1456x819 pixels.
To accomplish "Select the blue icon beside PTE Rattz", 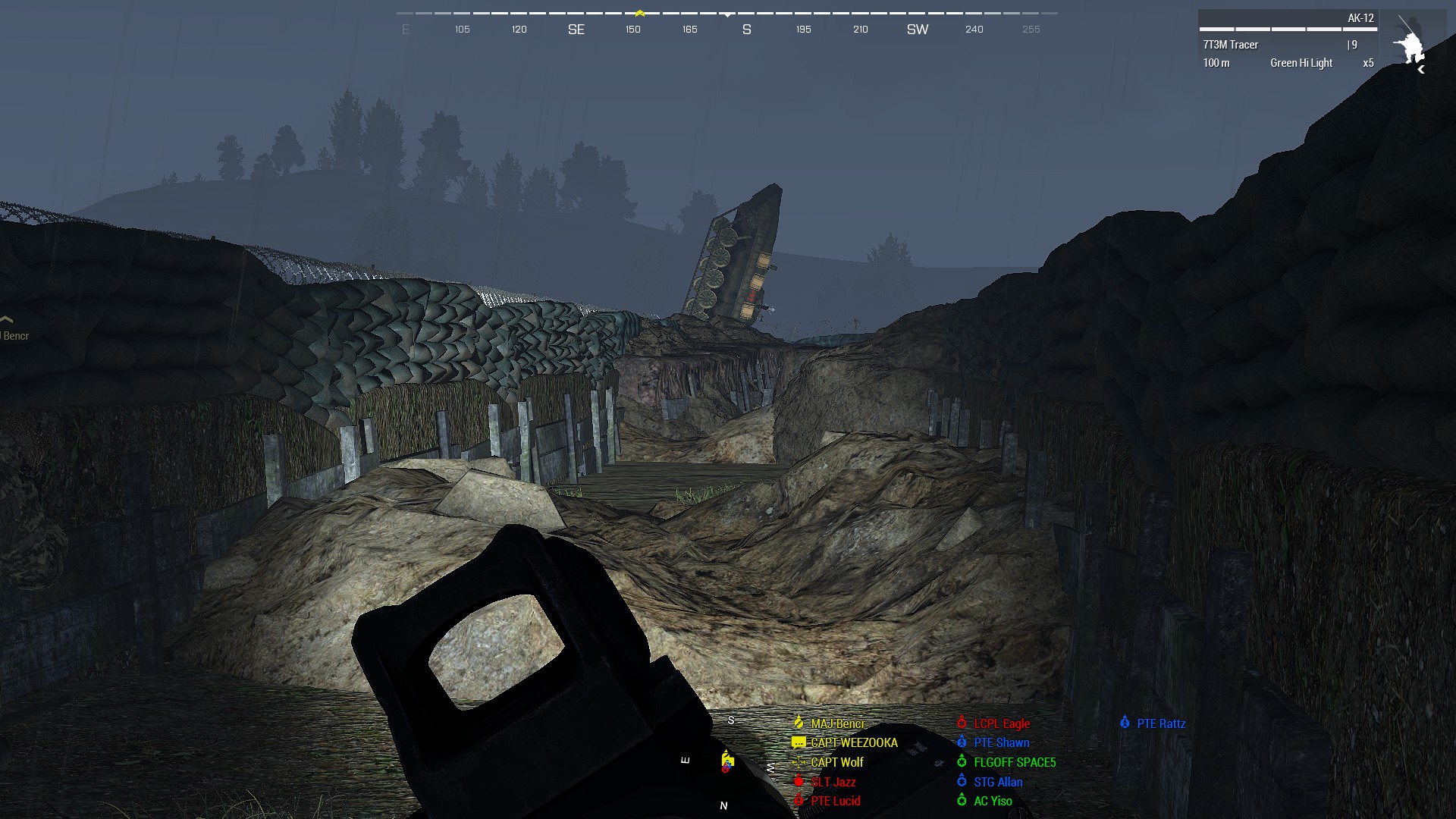I will (1125, 723).
